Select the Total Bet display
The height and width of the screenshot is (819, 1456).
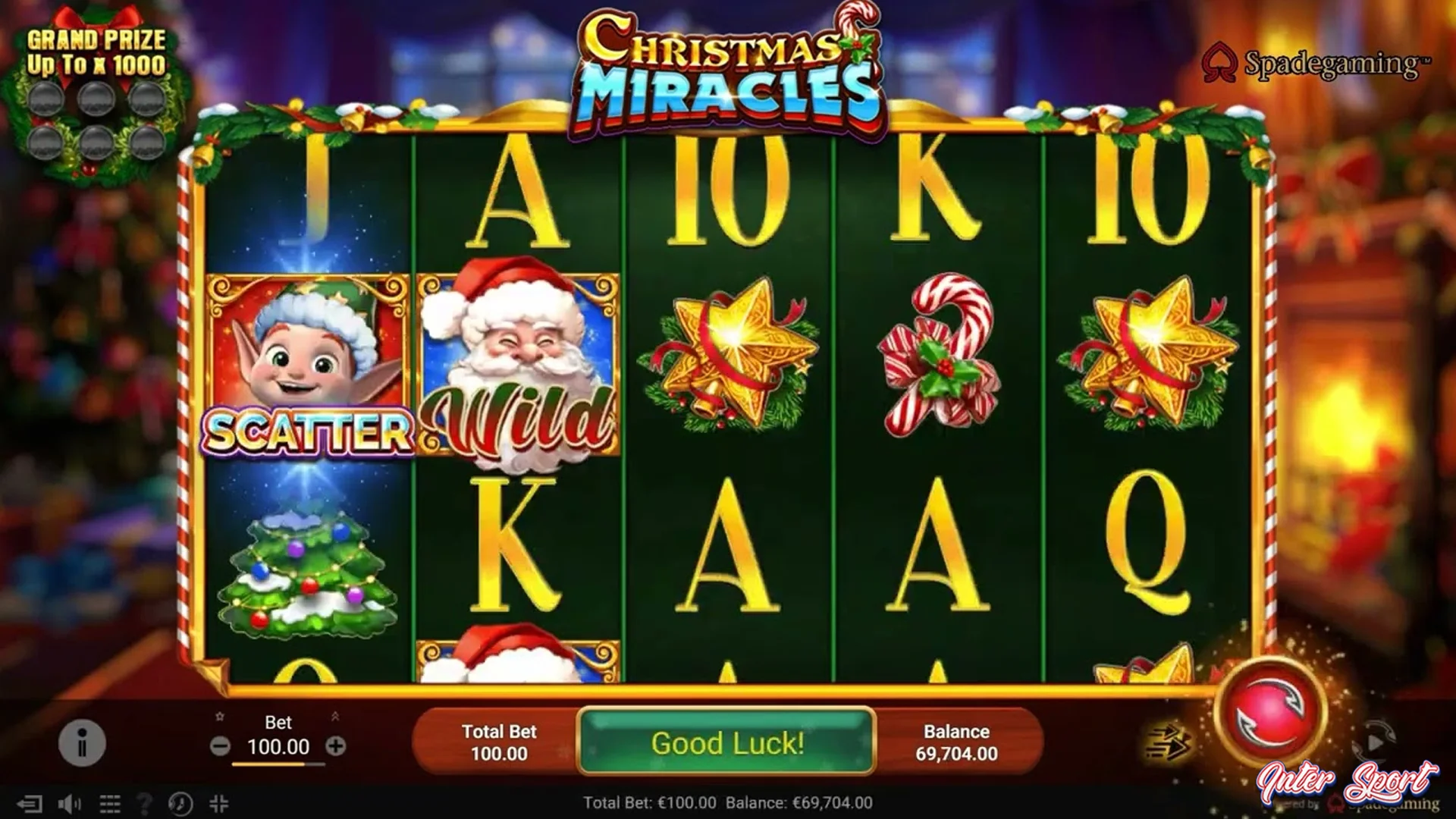click(x=498, y=742)
